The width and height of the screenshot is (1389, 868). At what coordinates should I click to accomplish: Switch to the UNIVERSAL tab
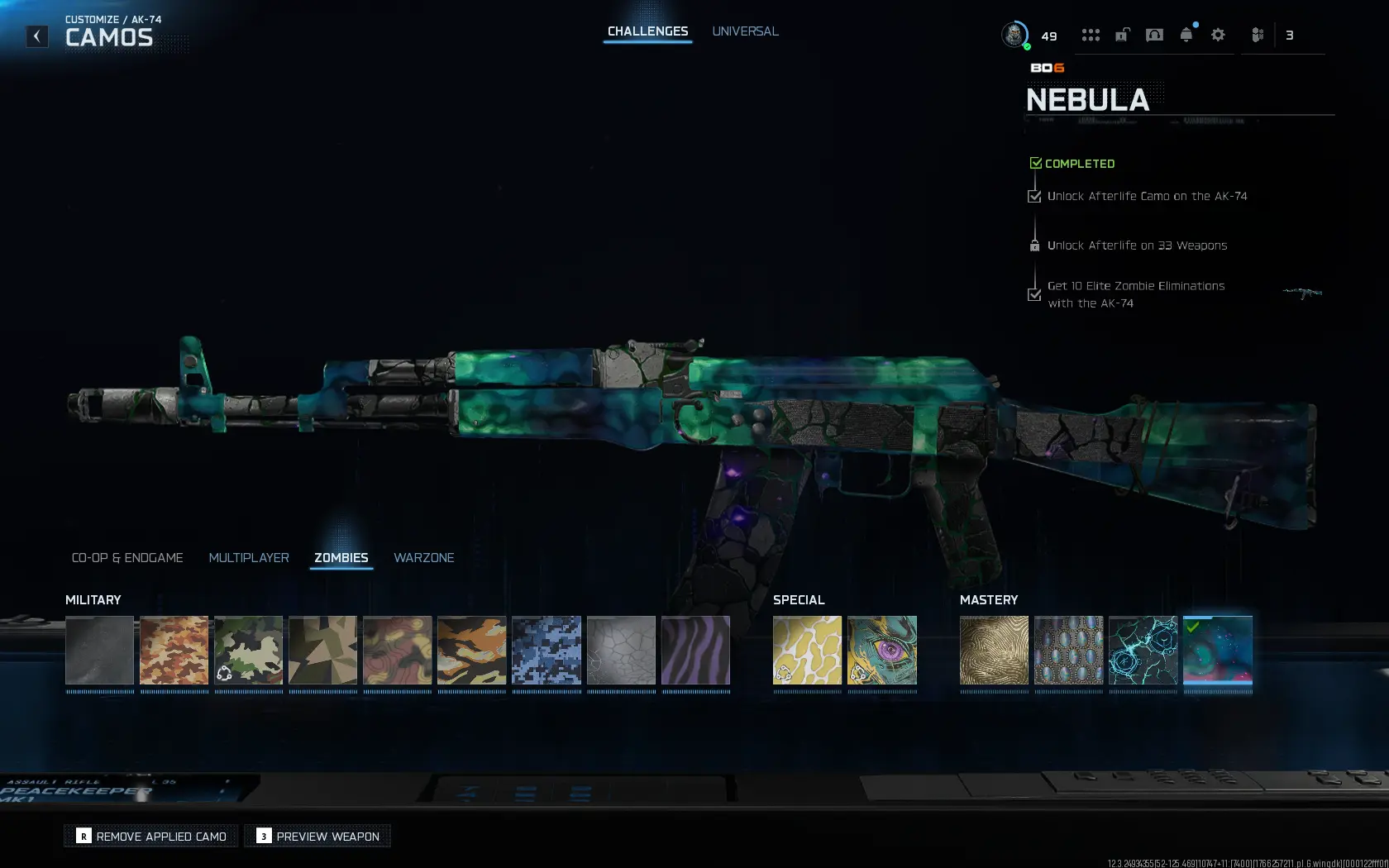coord(744,31)
